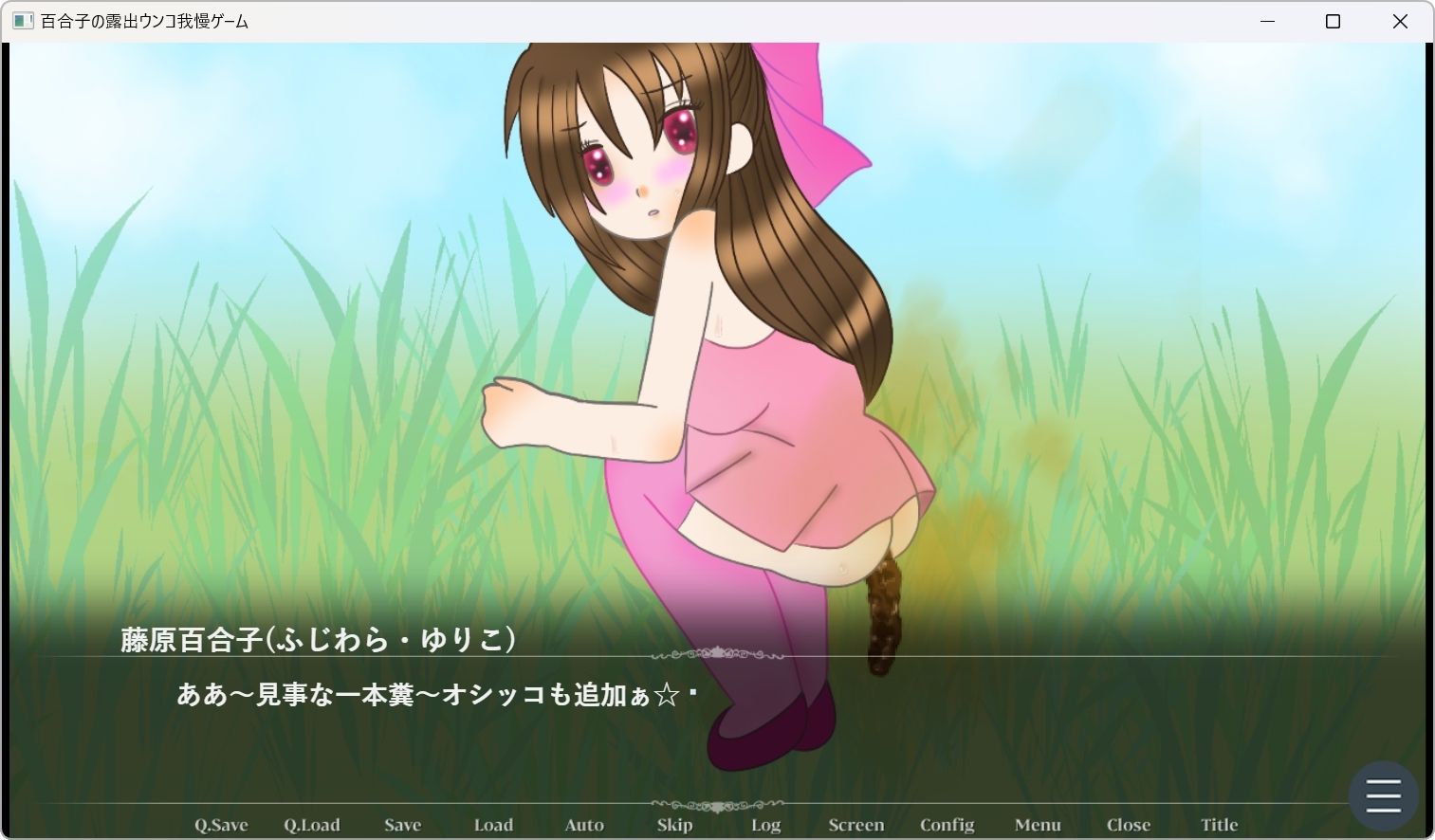Click the window title 百合子の露出ウンコ我慢ゲーム
This screenshot has height=840, width=1435.
tap(142, 21)
